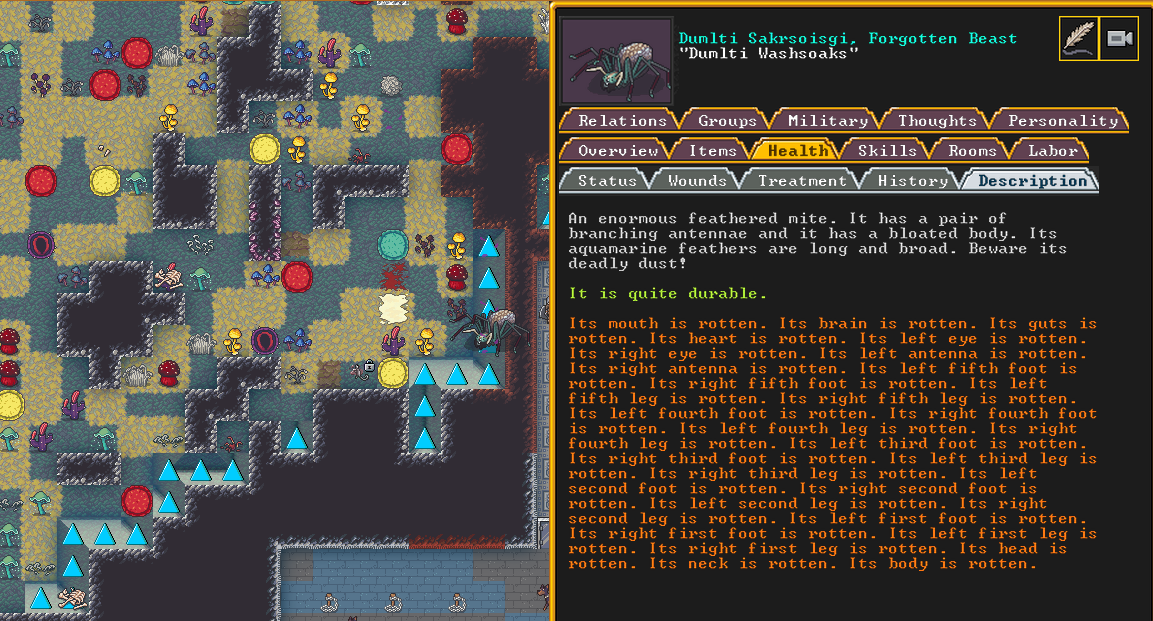The image size is (1153, 621).
Task: Go to the Overview tab
Action: click(617, 151)
